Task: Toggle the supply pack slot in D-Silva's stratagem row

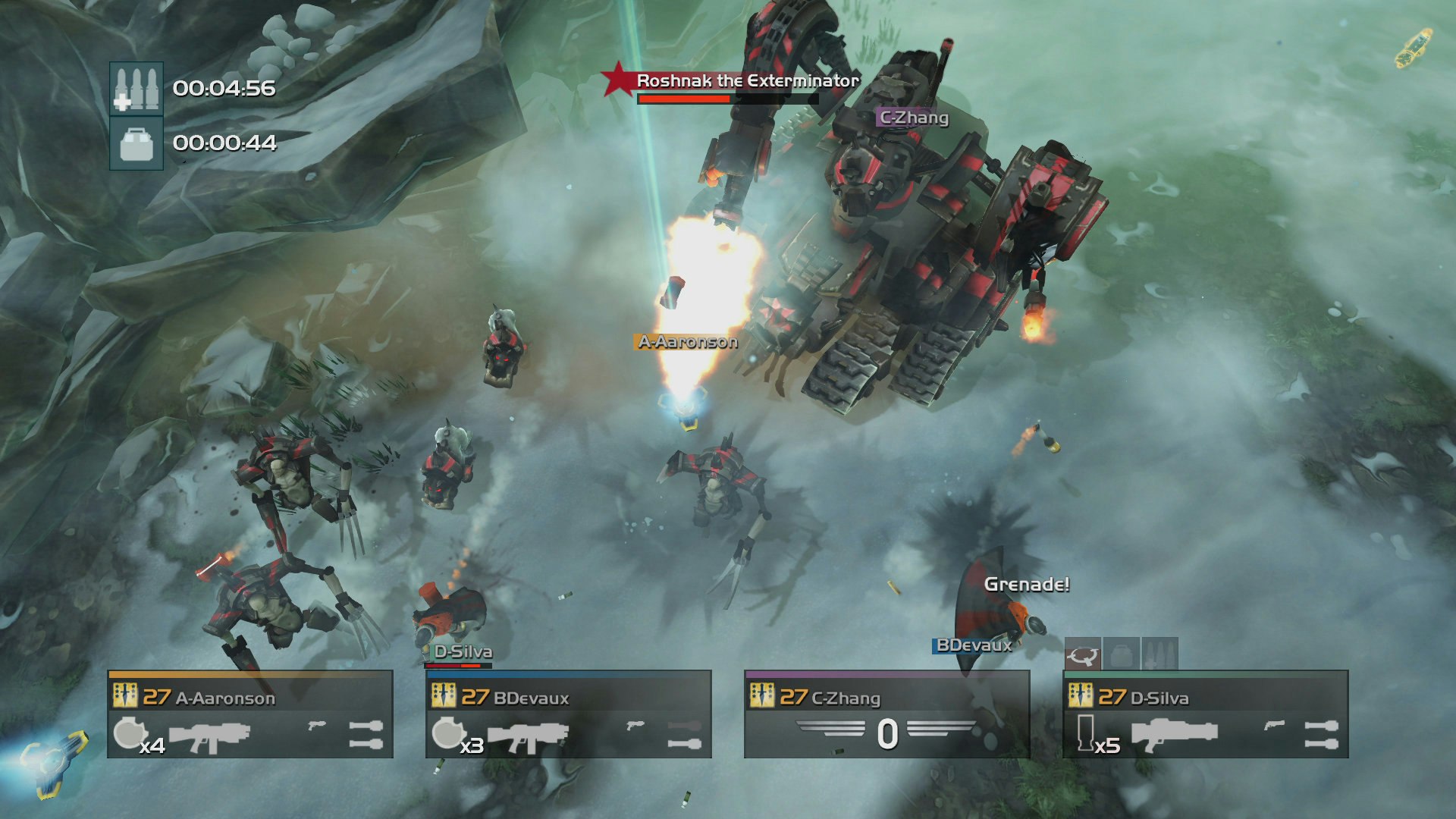Action: [x=1123, y=656]
